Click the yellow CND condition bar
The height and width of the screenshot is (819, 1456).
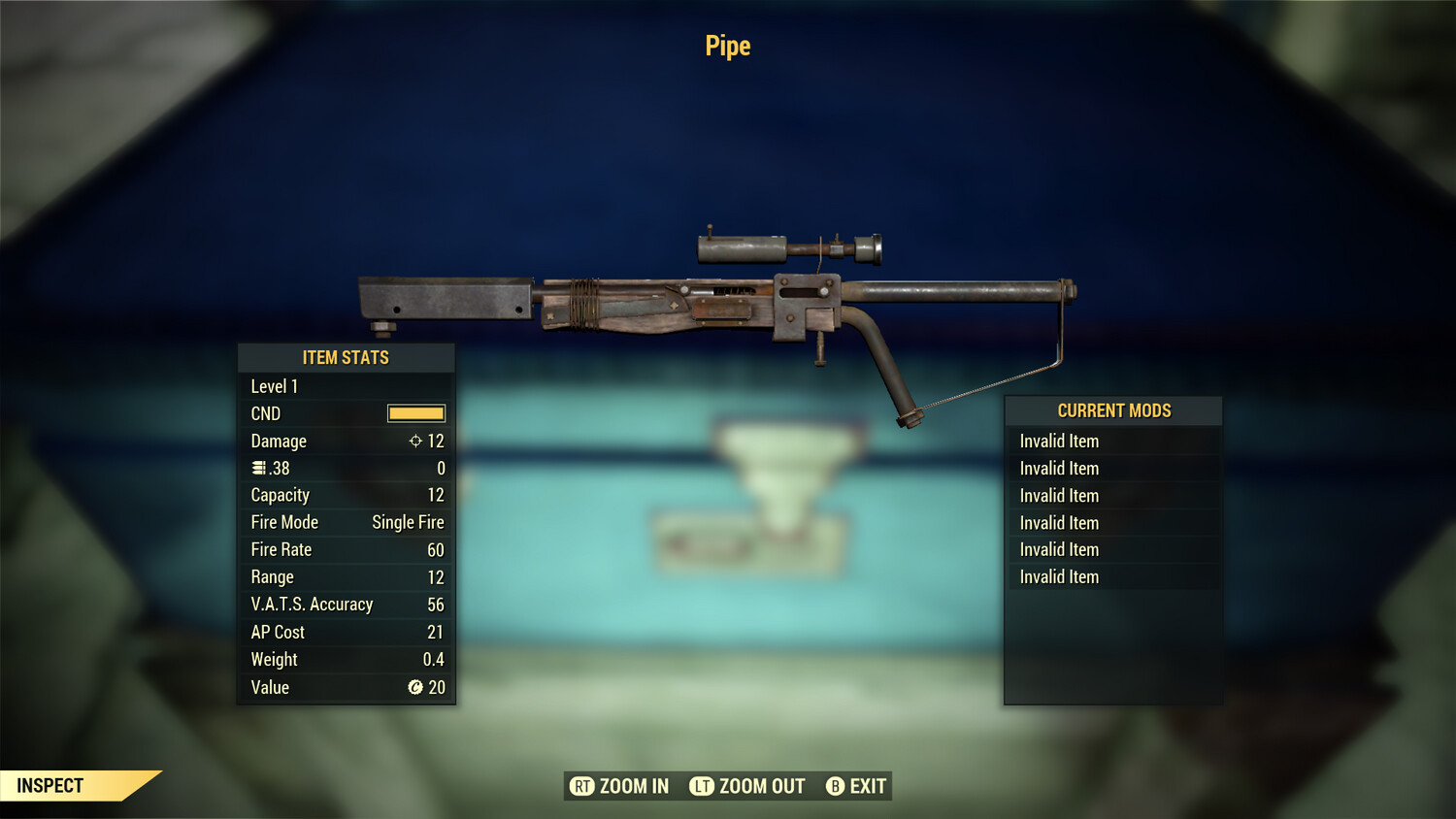[415, 413]
